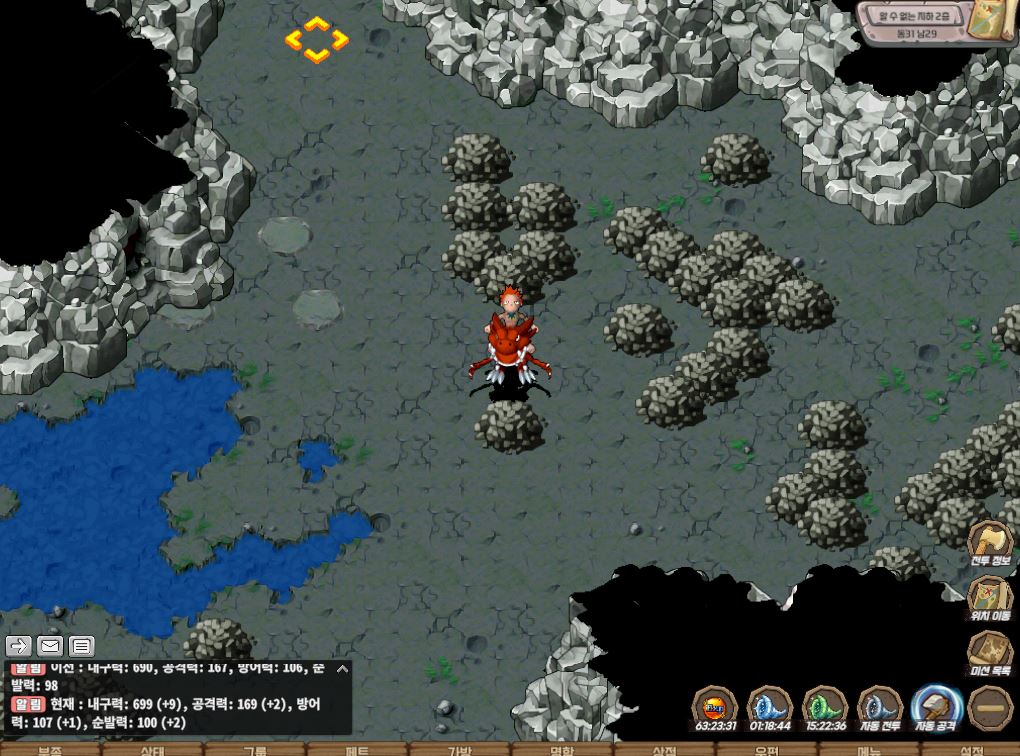Image resolution: width=1020 pixels, height=756 pixels.
Task: Open the 페트 pet tab
Action: pos(357,750)
